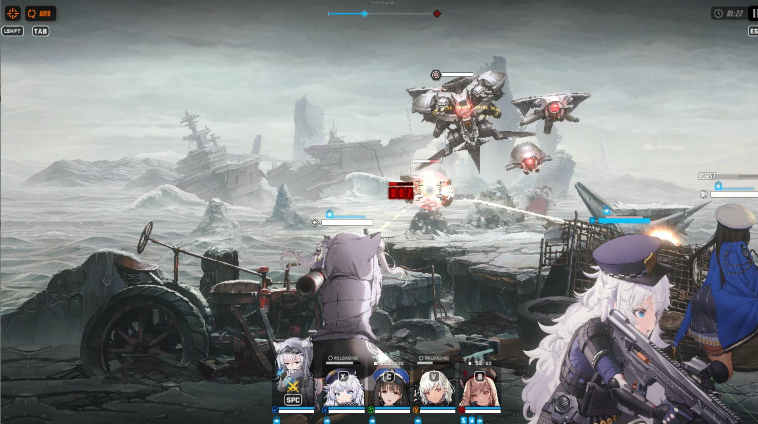The width and height of the screenshot is (758, 424).
Task: Toggle the orange crosshair auto-aim button
Action: pos(12,14)
